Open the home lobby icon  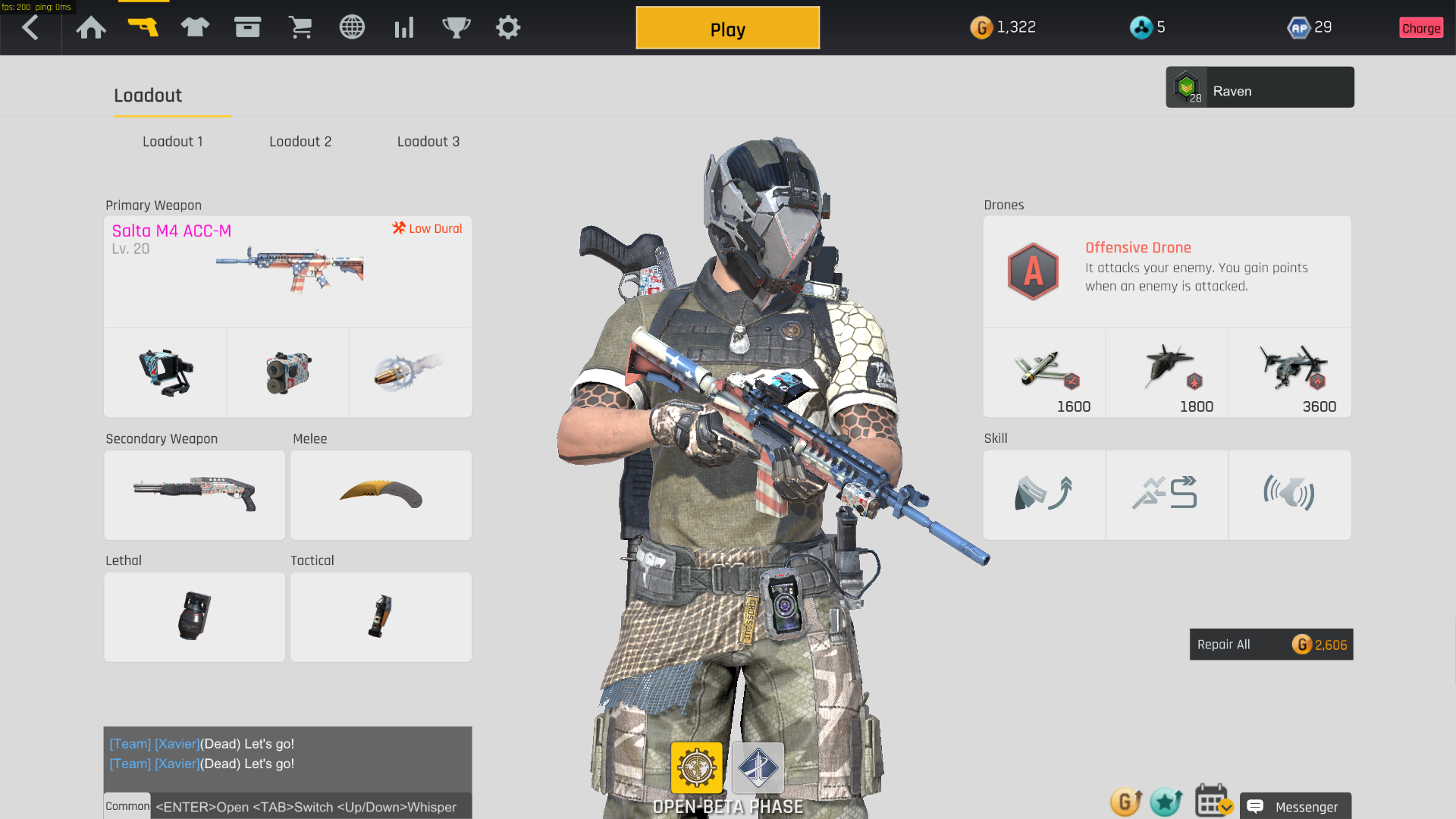[x=91, y=28]
